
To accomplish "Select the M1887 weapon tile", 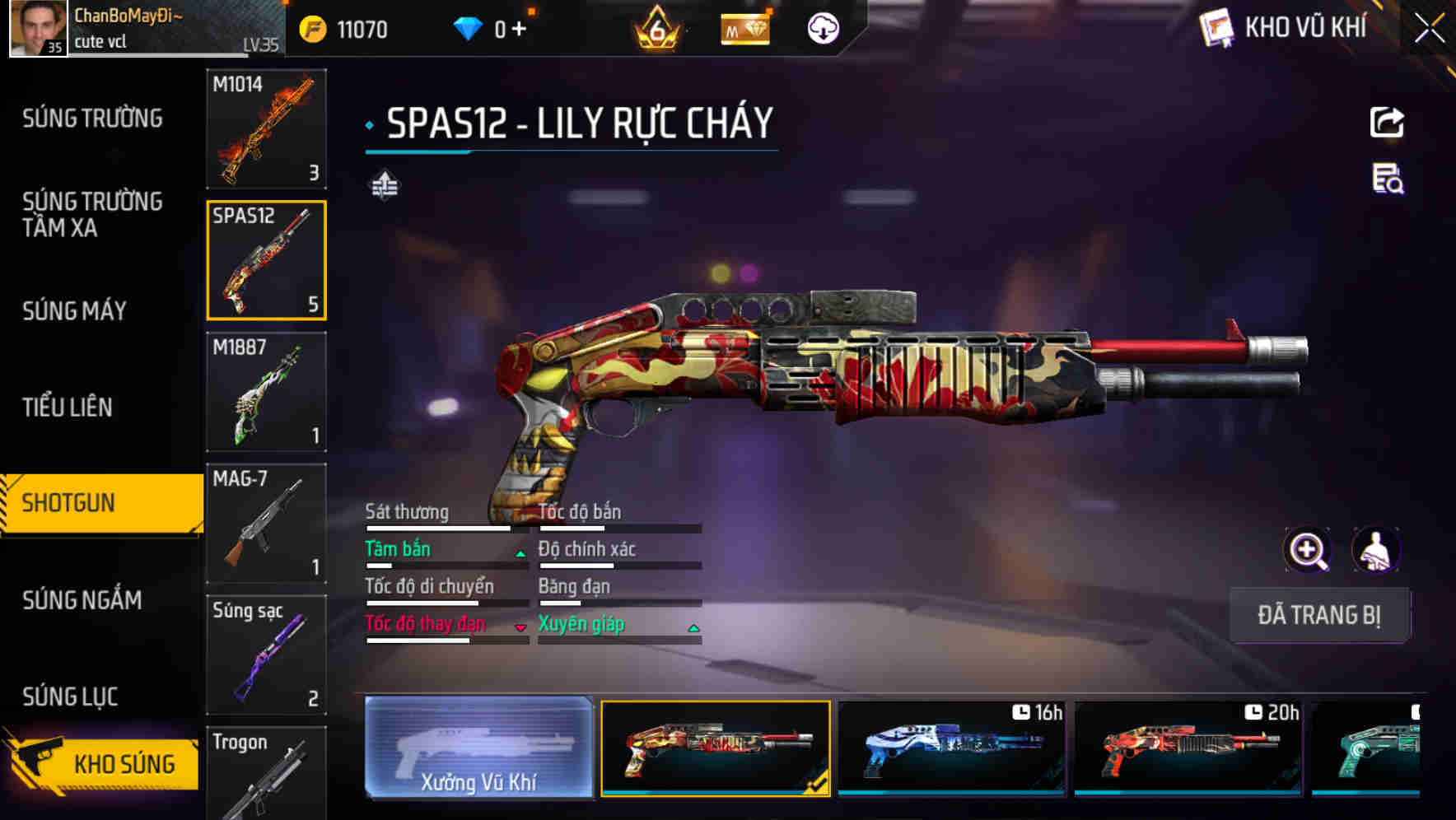I will click(266, 392).
